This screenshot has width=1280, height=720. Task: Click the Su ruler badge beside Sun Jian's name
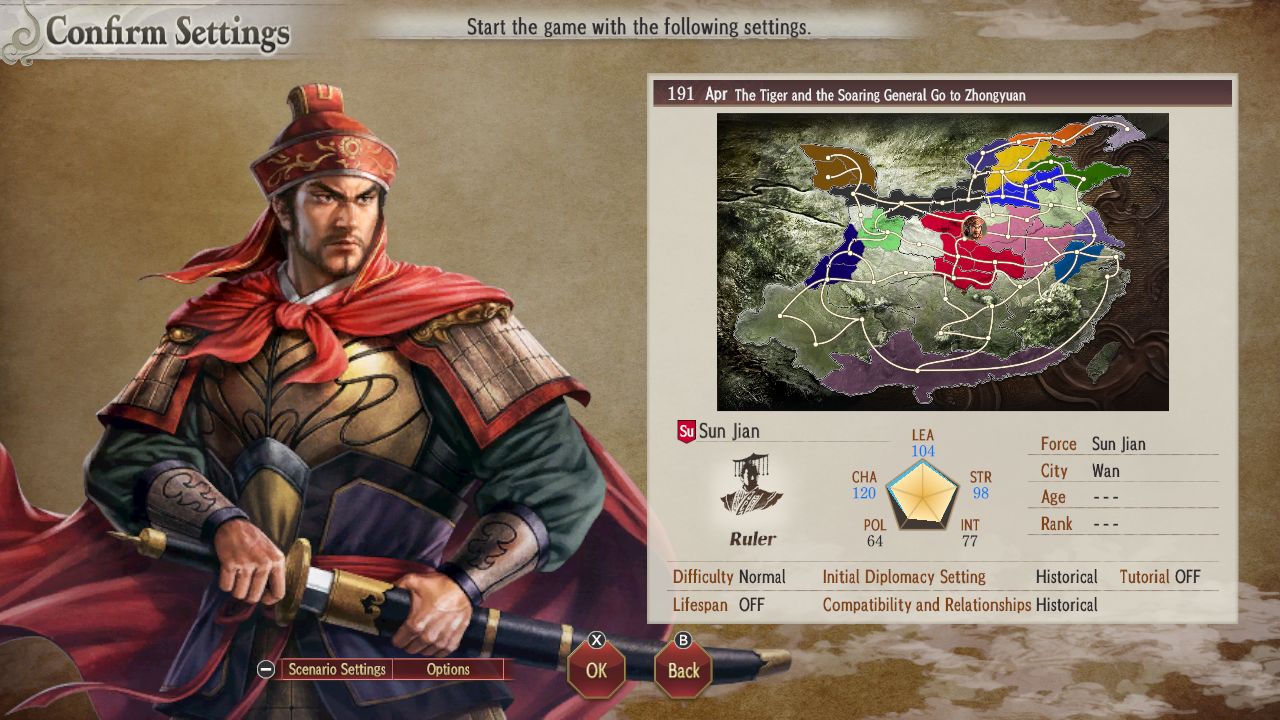tap(686, 430)
